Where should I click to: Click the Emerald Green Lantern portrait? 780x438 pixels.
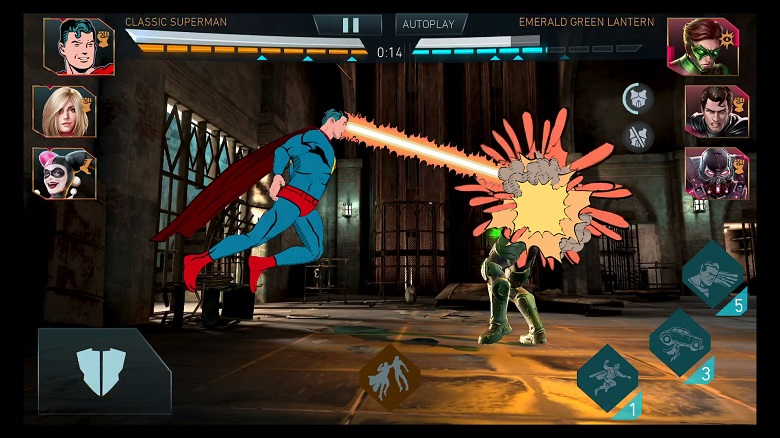pos(702,46)
